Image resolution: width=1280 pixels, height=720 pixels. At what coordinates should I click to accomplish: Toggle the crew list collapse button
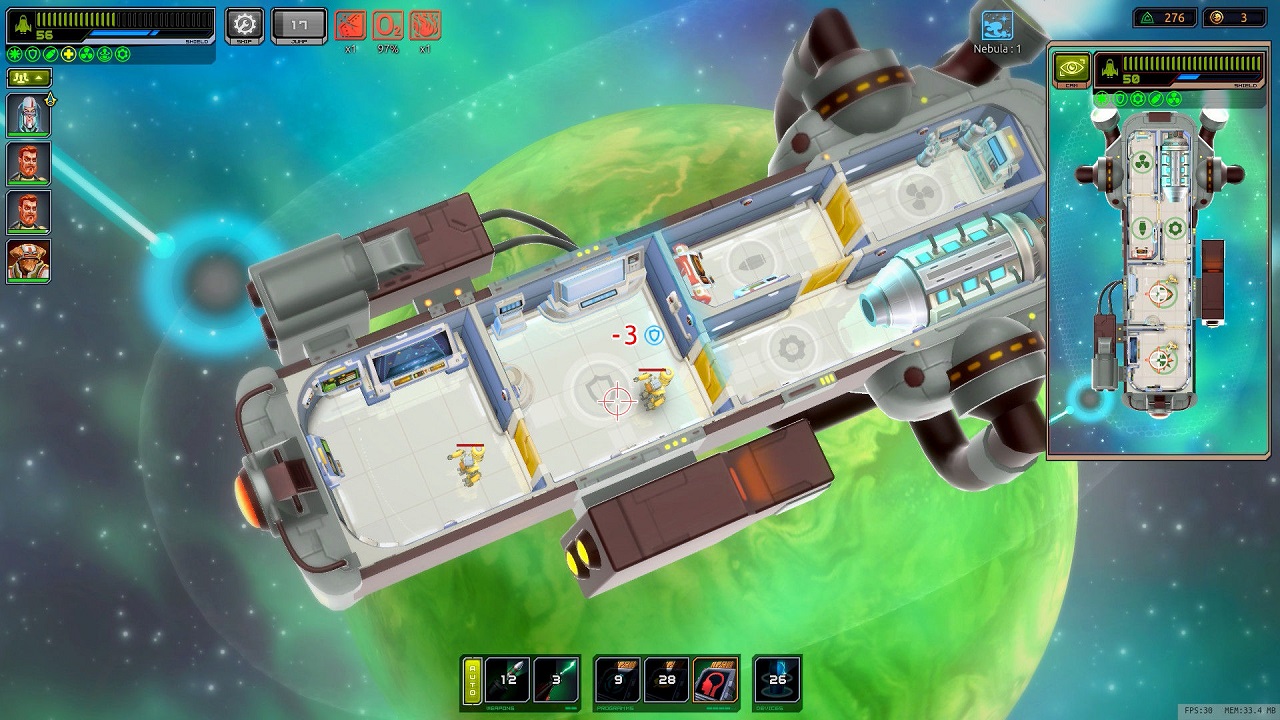point(29,77)
